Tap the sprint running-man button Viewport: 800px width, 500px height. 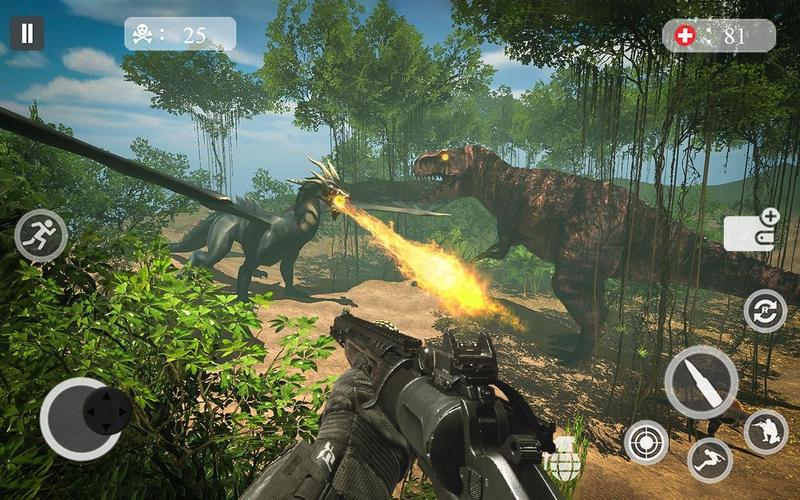[x=41, y=235]
